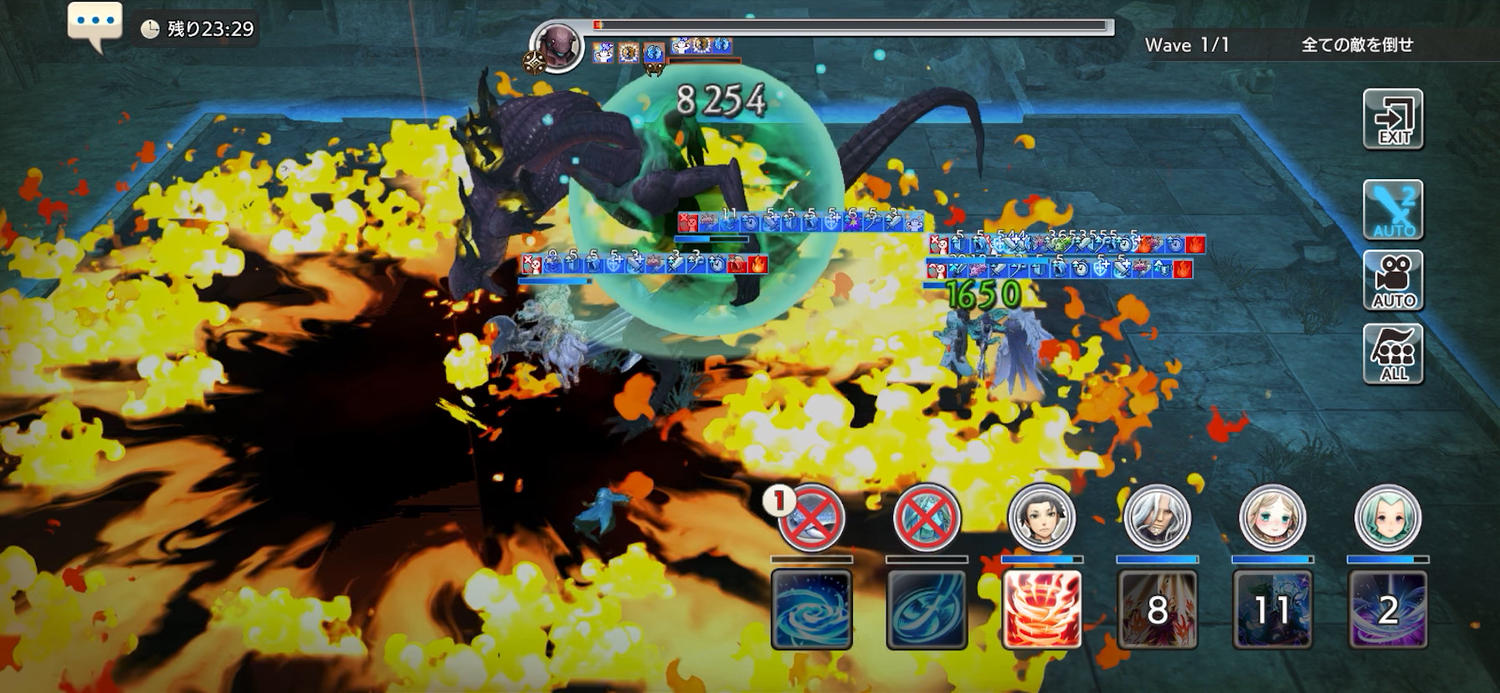The width and height of the screenshot is (1500, 693).
Task: Choose the teal-haired girl character portrait
Action: coord(1387,518)
